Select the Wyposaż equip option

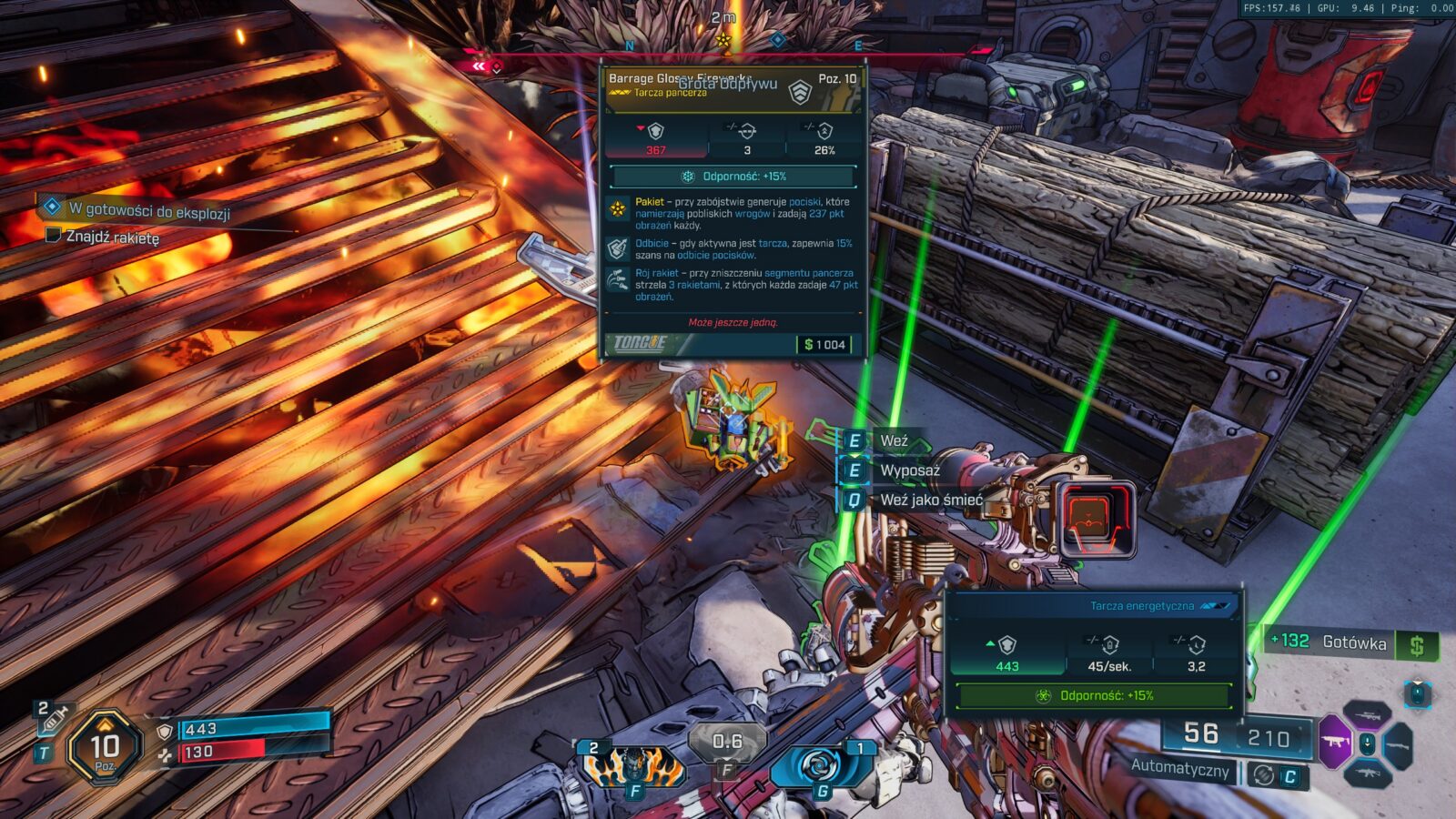pyautogui.click(x=908, y=470)
